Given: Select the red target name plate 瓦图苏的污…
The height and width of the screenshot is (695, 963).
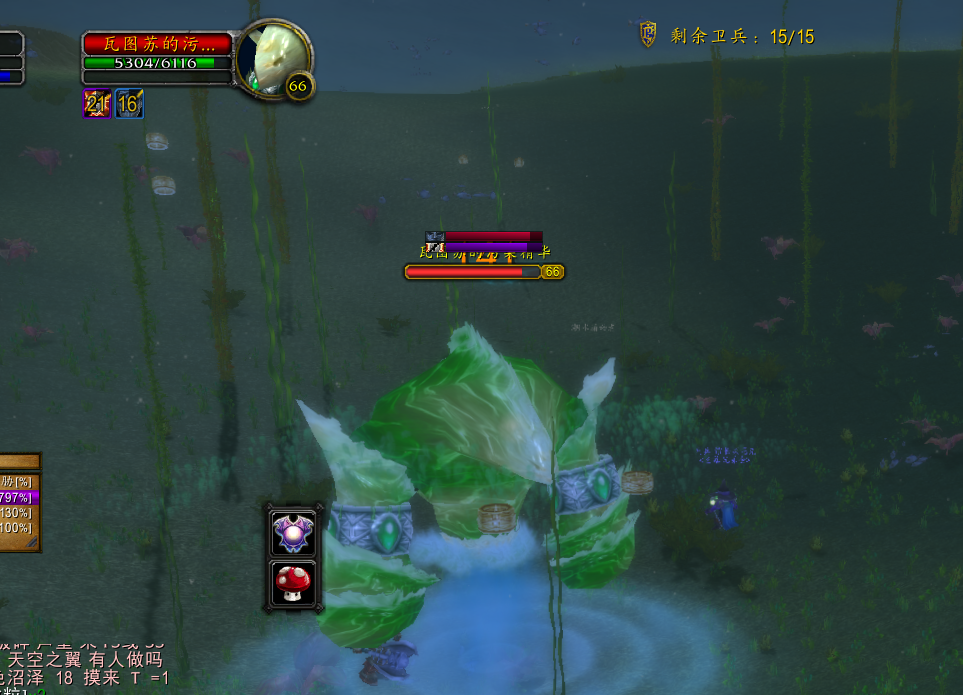Looking at the screenshot, I should click(x=158, y=44).
